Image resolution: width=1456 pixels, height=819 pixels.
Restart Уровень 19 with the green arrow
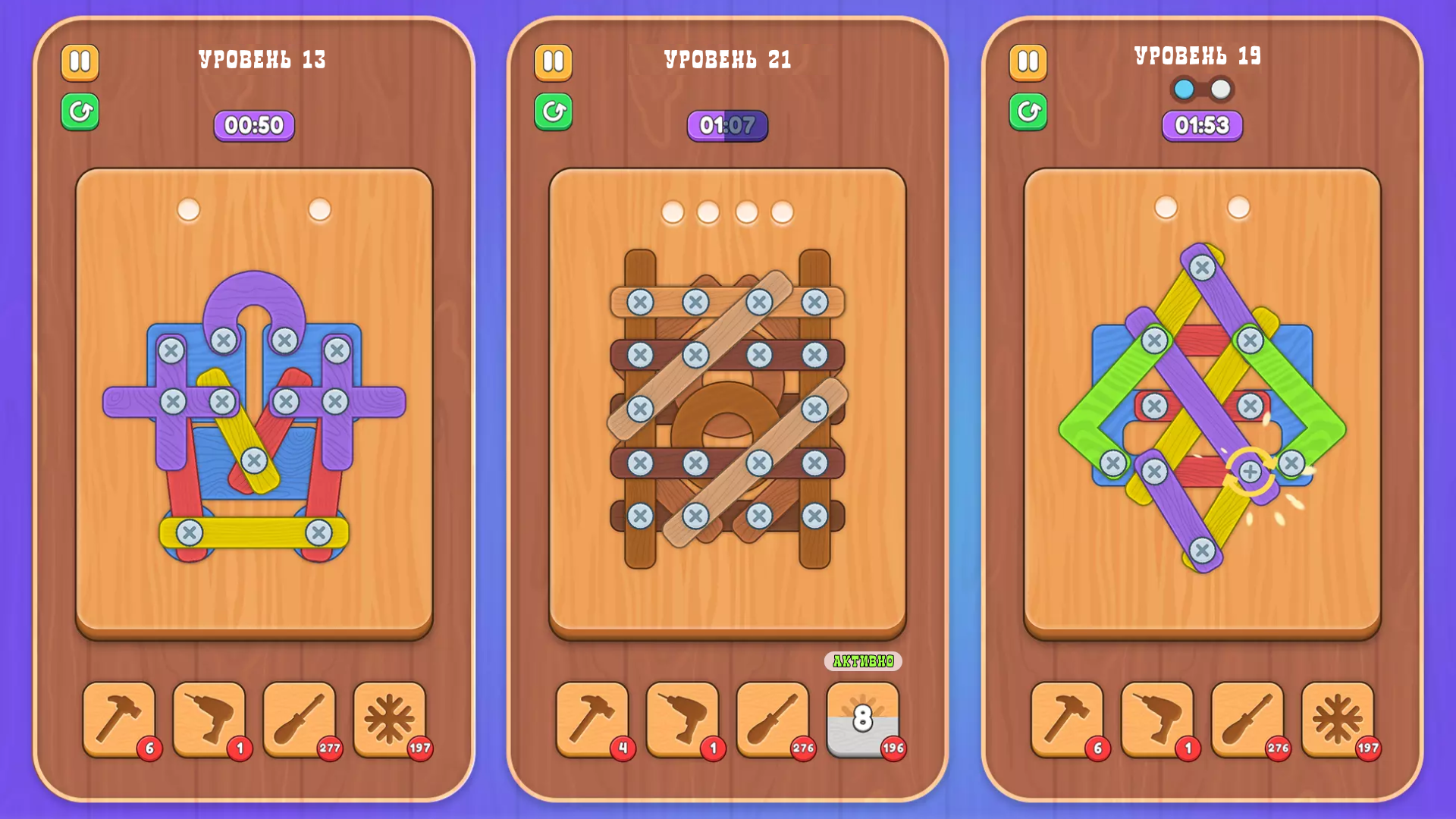click(1027, 112)
